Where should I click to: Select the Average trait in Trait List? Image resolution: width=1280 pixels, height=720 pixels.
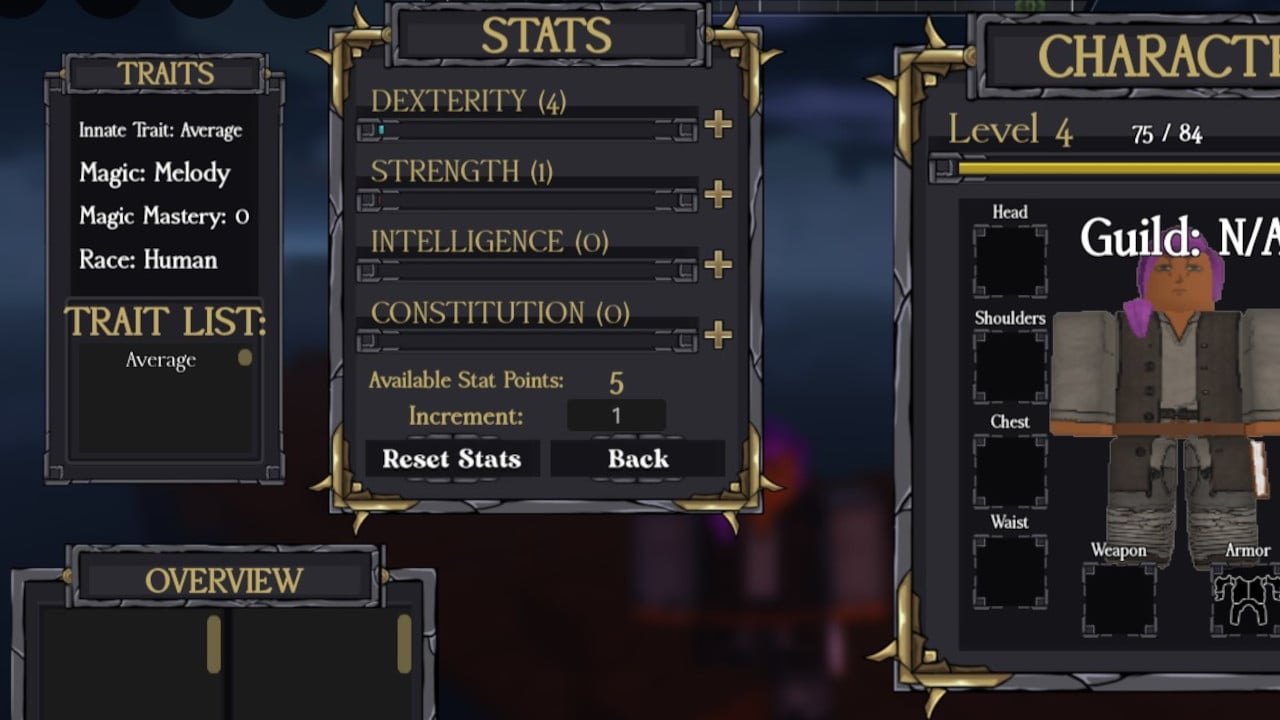click(x=161, y=361)
